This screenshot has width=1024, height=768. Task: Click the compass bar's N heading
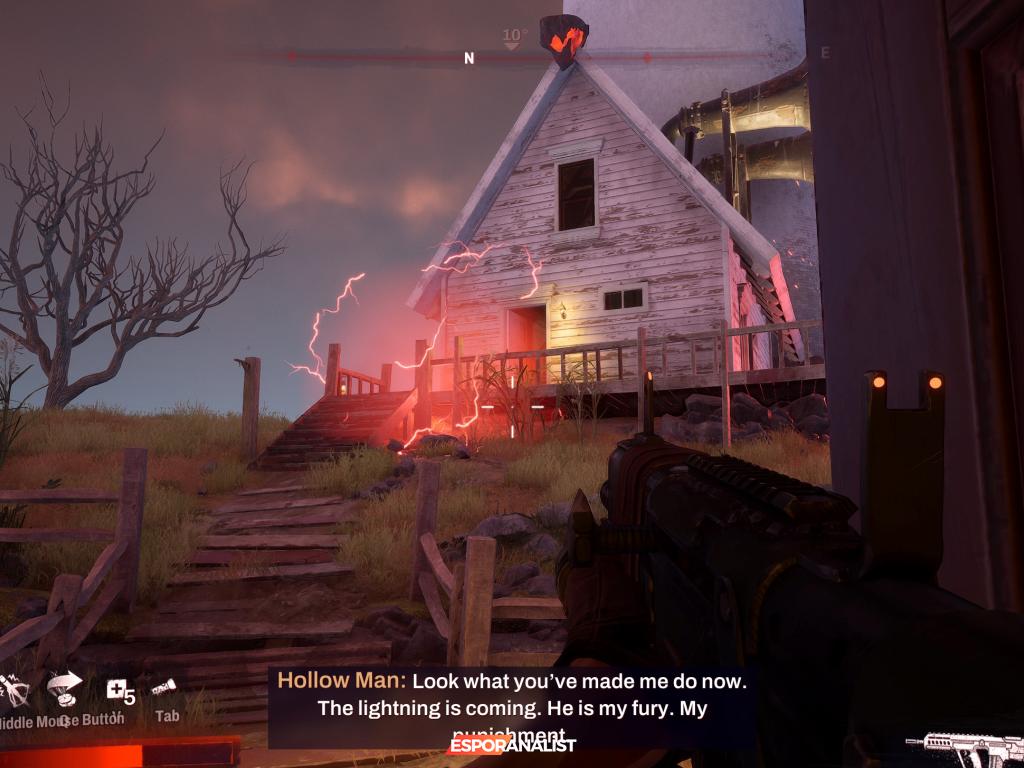469,59
